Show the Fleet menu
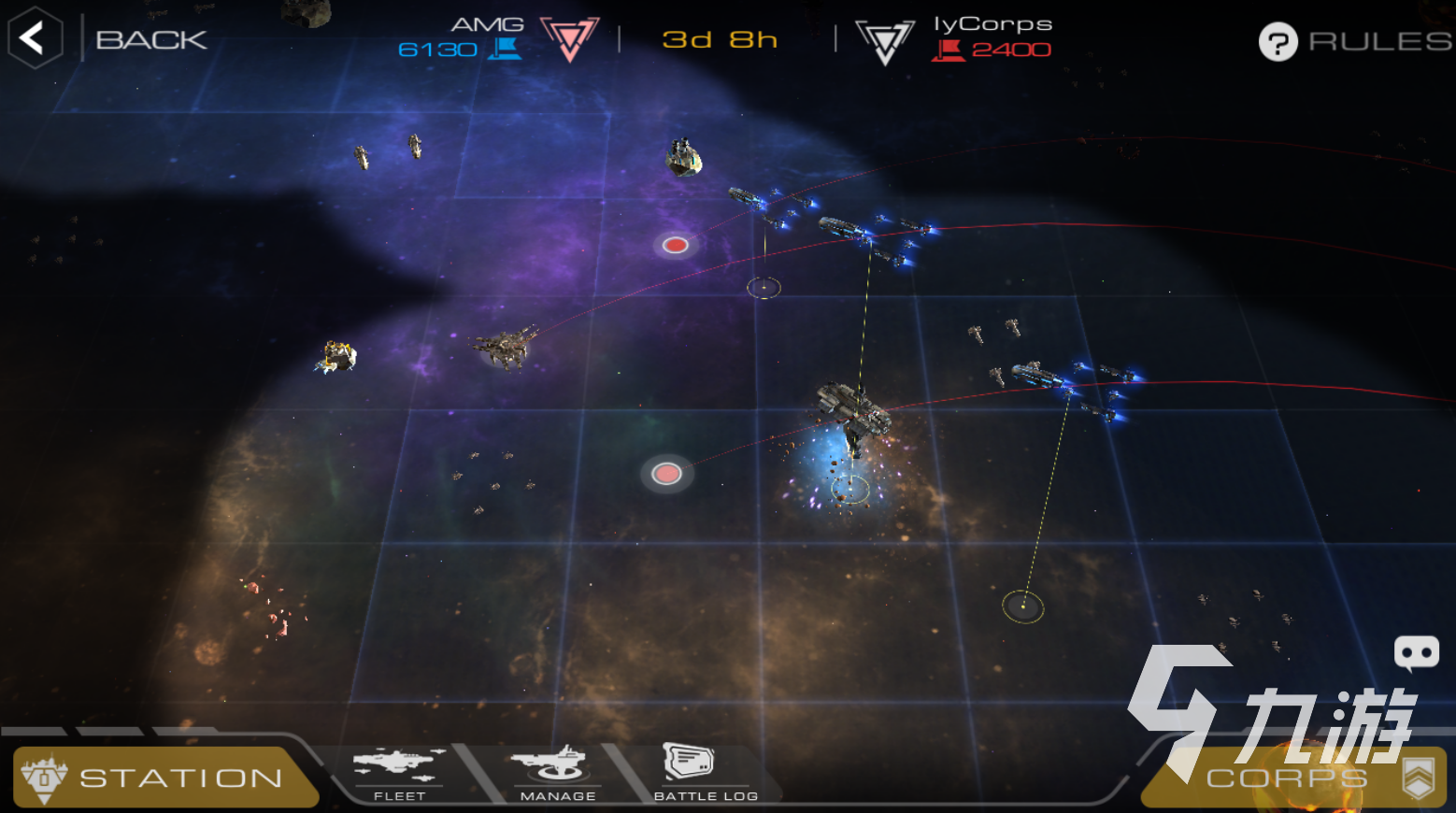 tap(399, 775)
